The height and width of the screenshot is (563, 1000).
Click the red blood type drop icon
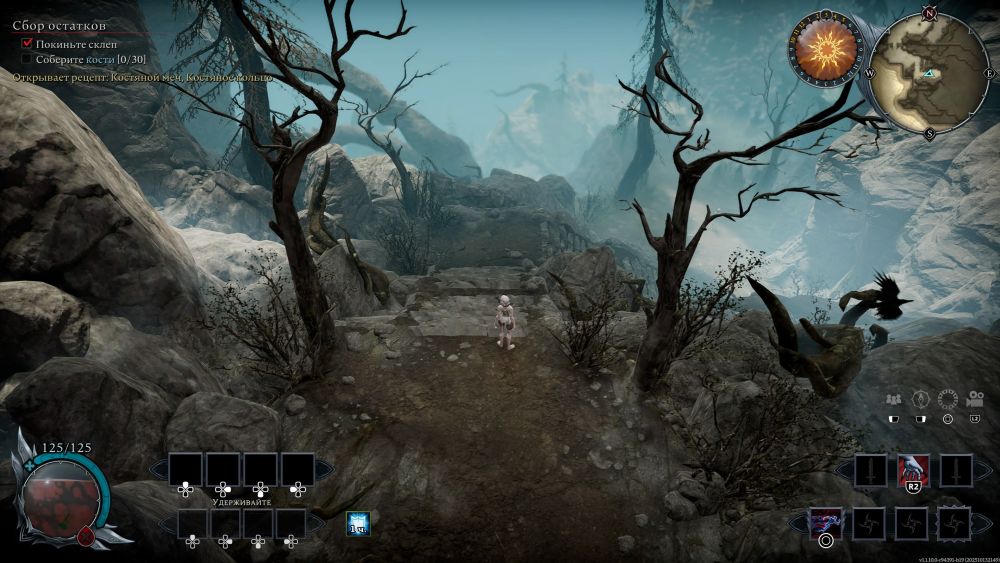(85, 536)
